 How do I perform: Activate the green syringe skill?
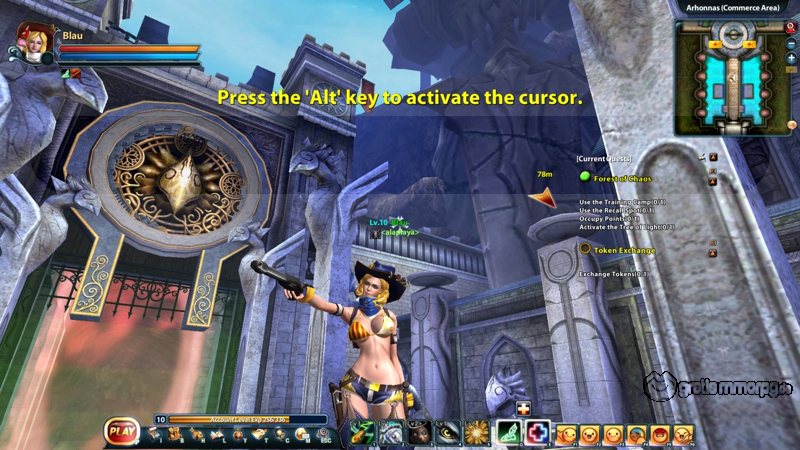[362, 432]
